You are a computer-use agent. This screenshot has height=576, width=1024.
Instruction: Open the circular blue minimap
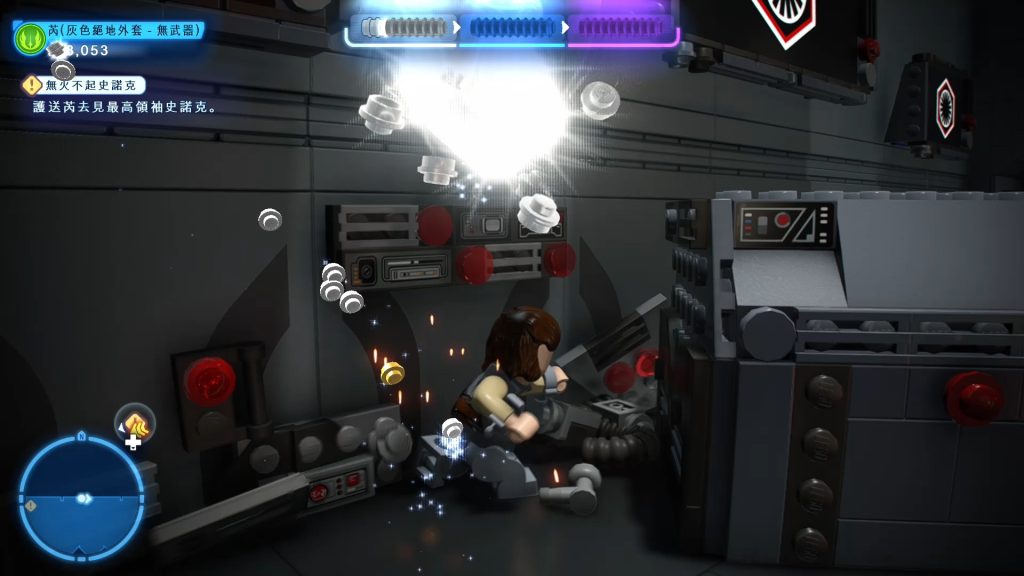[x=81, y=496]
